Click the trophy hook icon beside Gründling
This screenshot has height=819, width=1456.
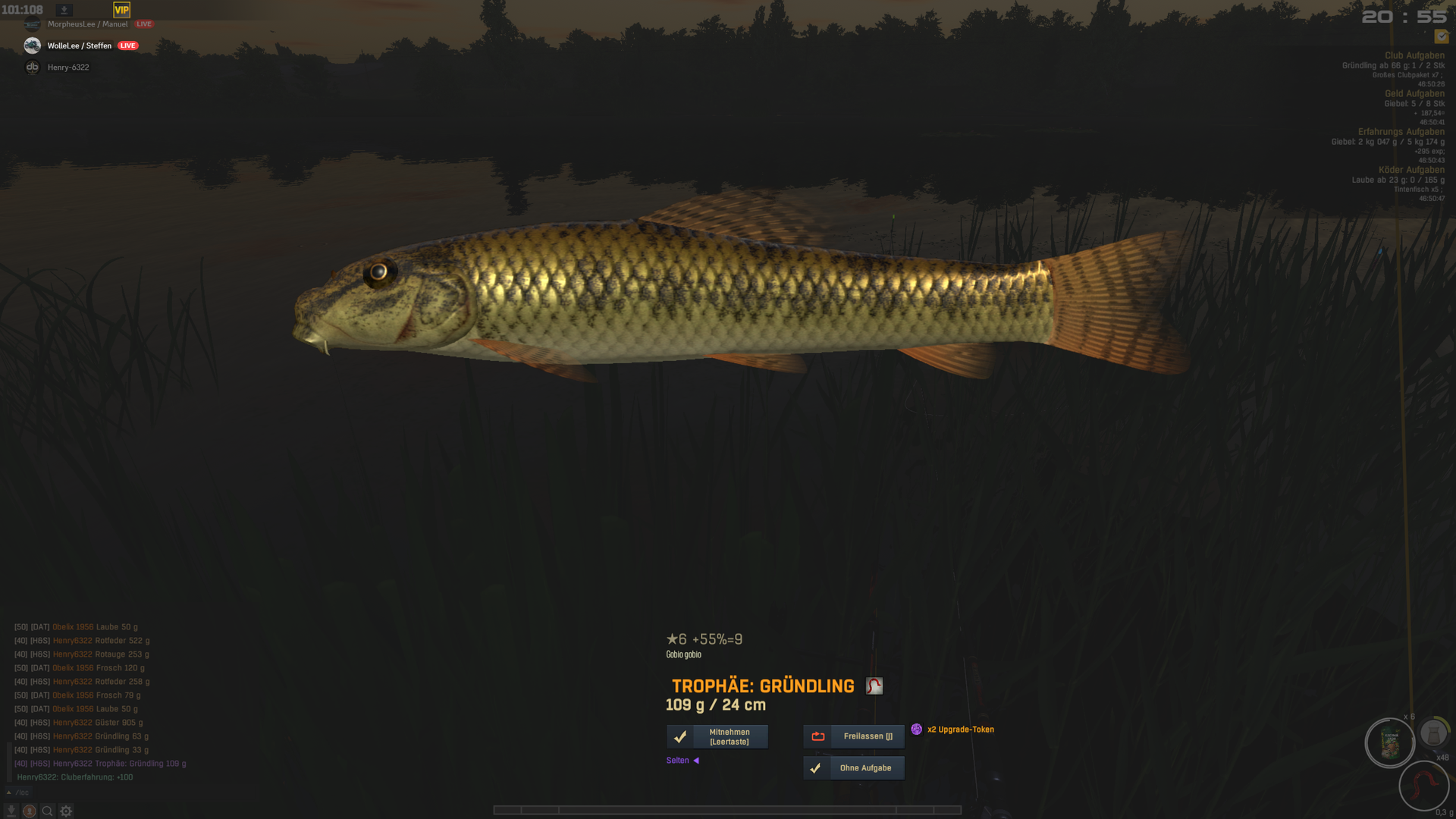(874, 686)
